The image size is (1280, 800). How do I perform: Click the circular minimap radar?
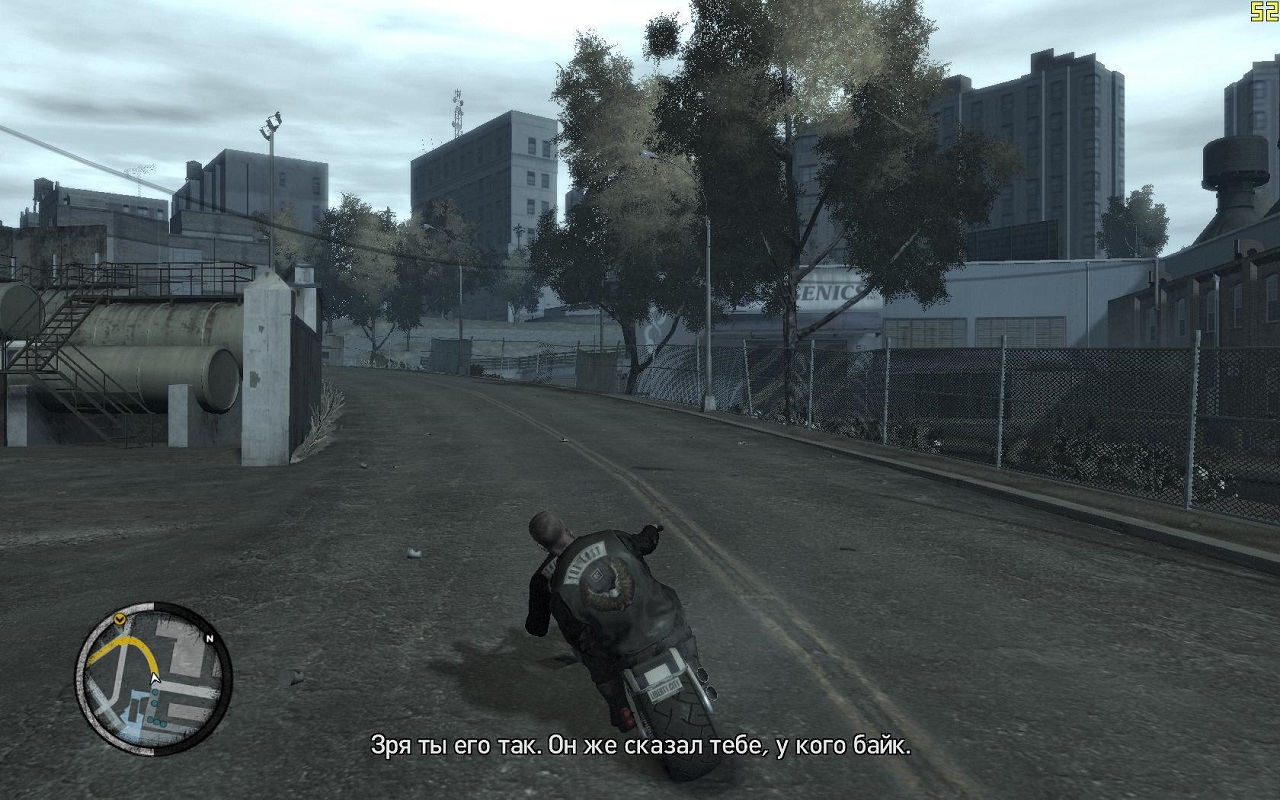[x=153, y=678]
